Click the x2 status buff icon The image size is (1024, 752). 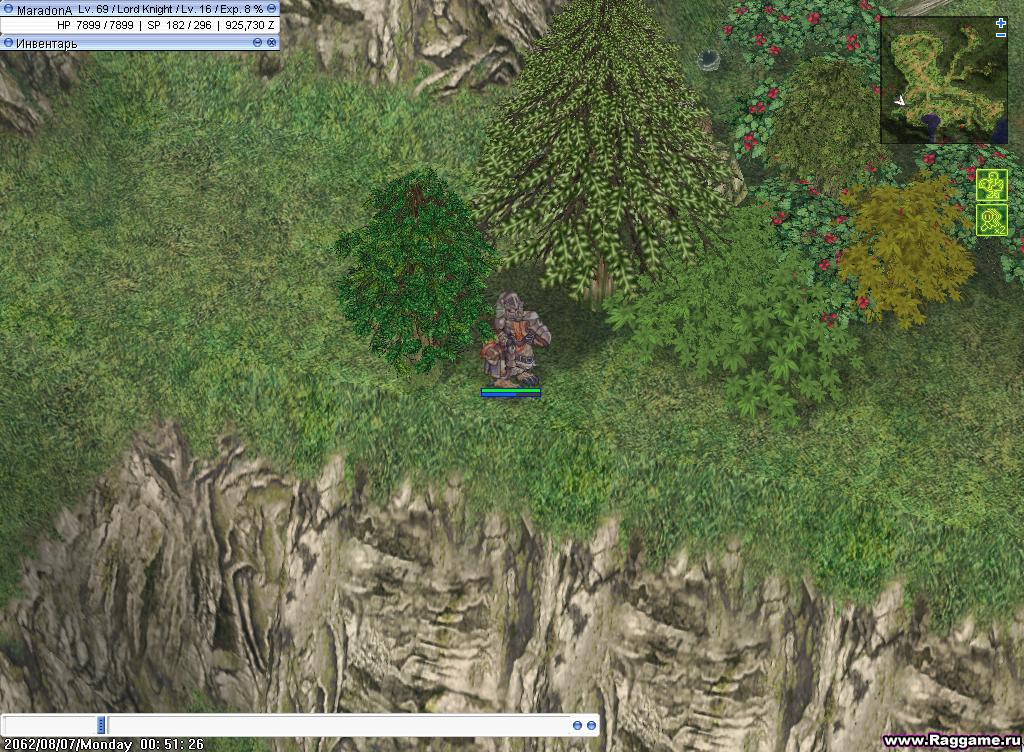[x=991, y=220]
